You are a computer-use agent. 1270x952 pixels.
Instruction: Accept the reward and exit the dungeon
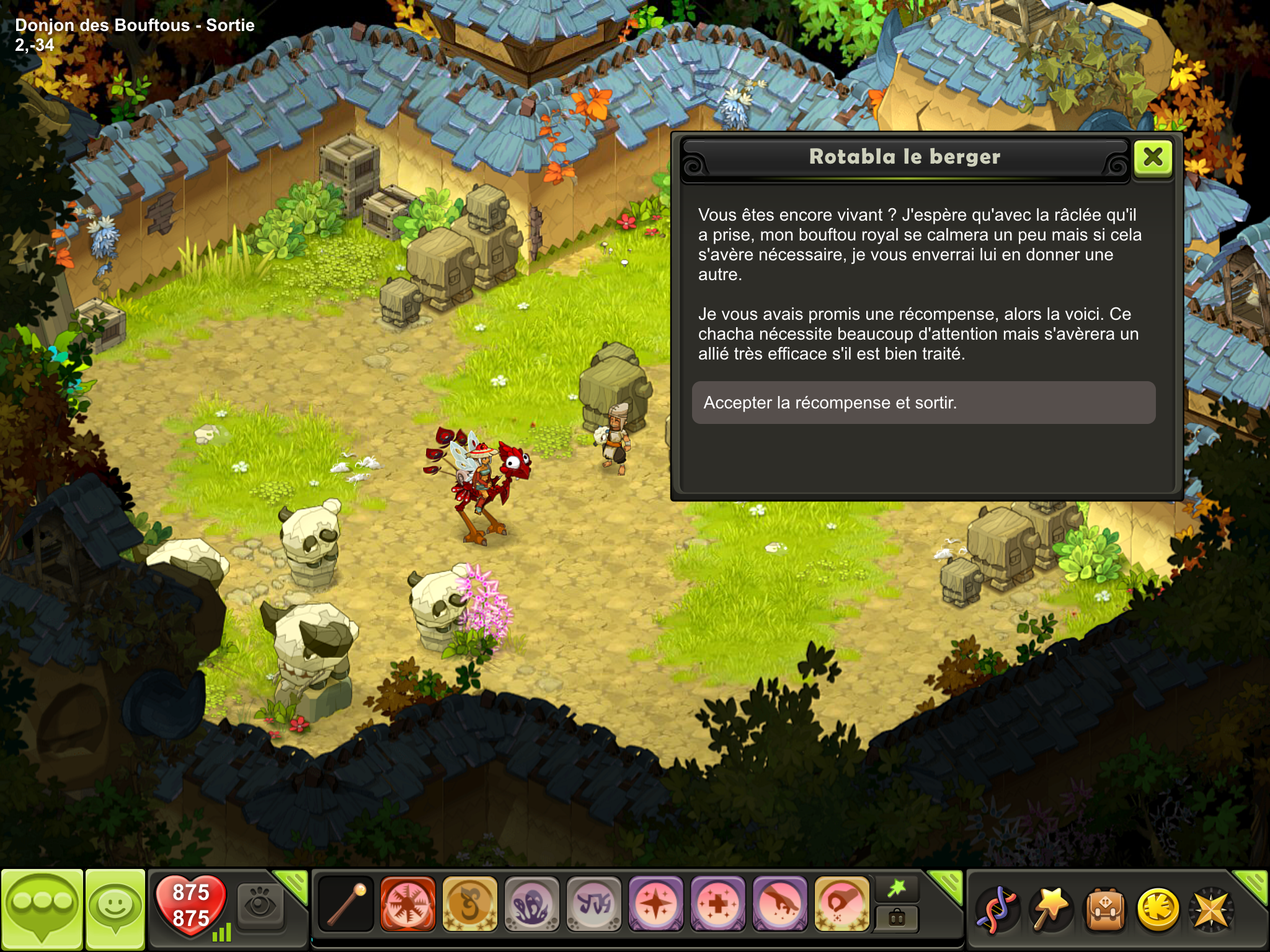tap(923, 403)
